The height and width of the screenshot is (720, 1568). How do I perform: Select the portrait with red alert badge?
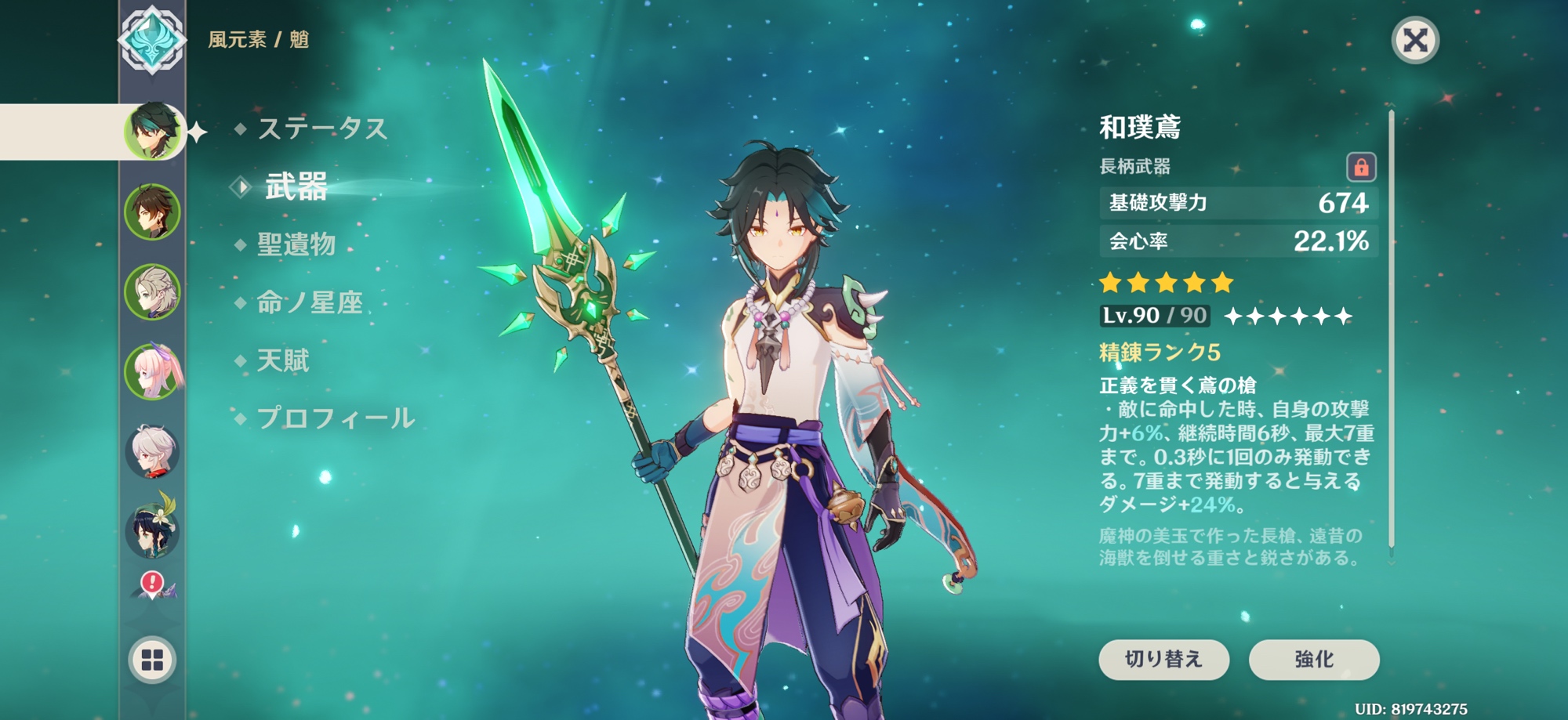[x=154, y=585]
